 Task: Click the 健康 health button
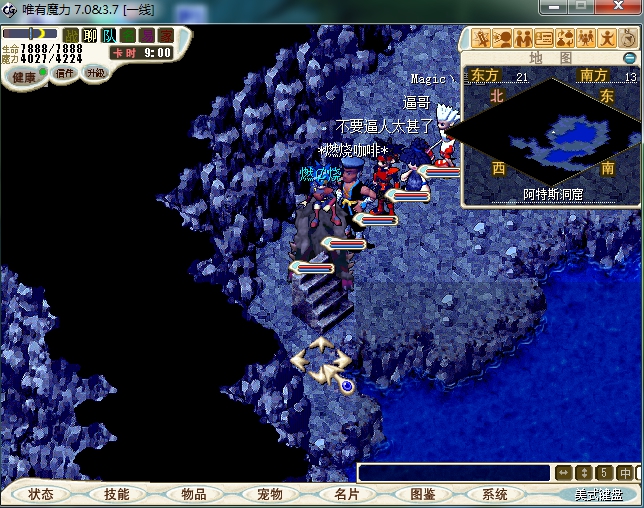click(x=24, y=77)
